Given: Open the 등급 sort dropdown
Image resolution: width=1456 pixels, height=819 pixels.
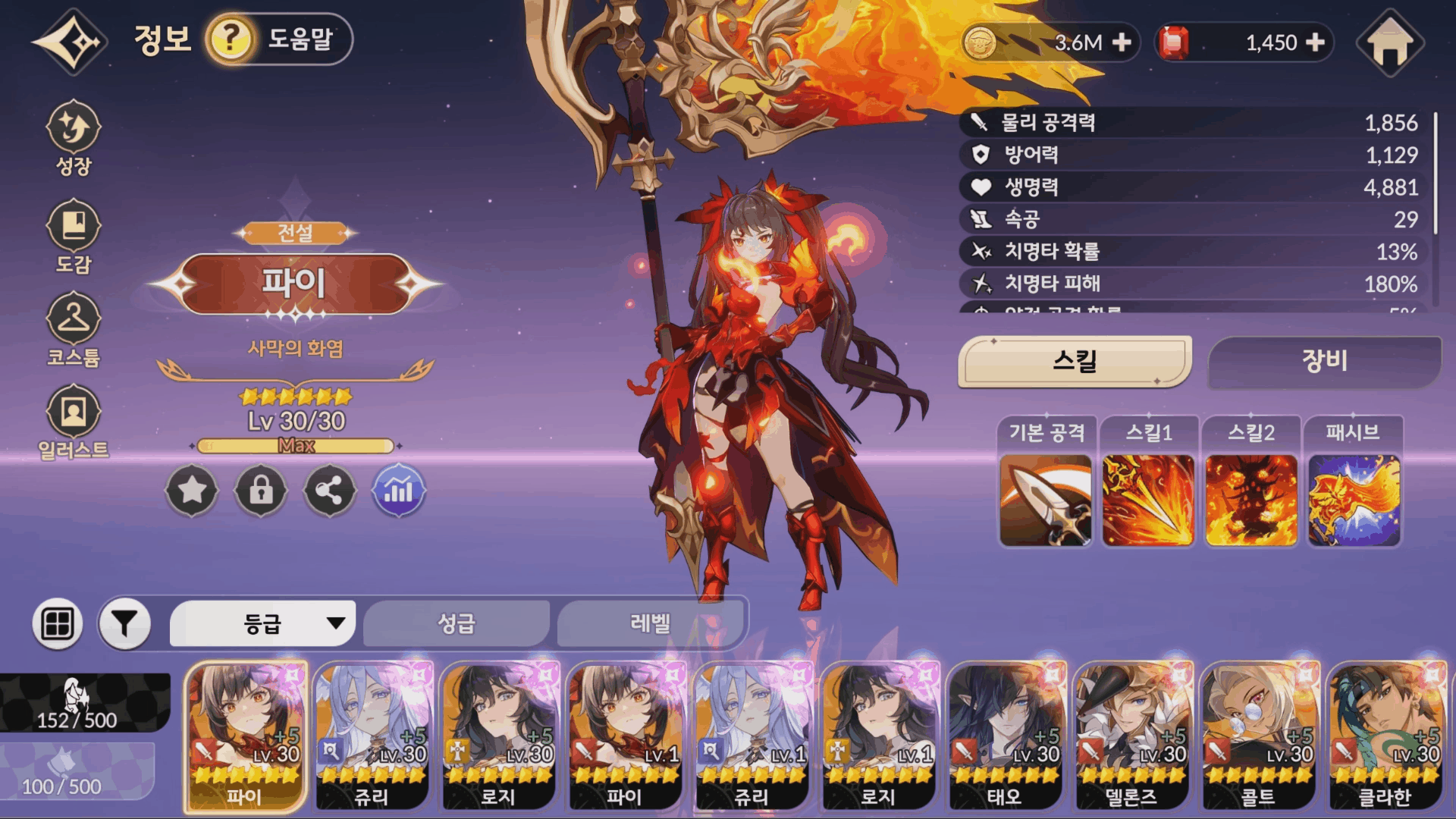Looking at the screenshot, I should (262, 623).
